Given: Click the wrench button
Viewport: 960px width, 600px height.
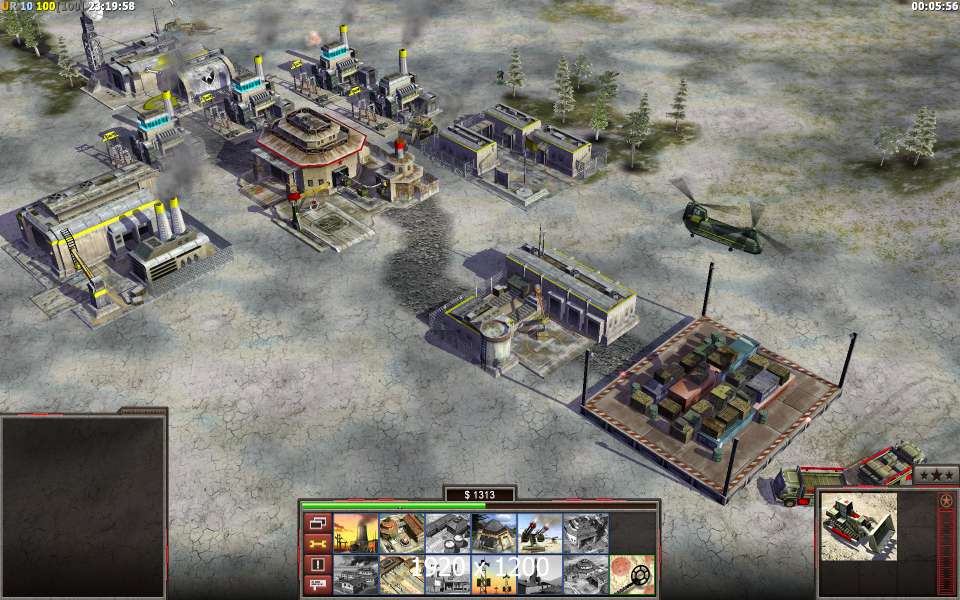Looking at the screenshot, I should pyautogui.click(x=317, y=544).
